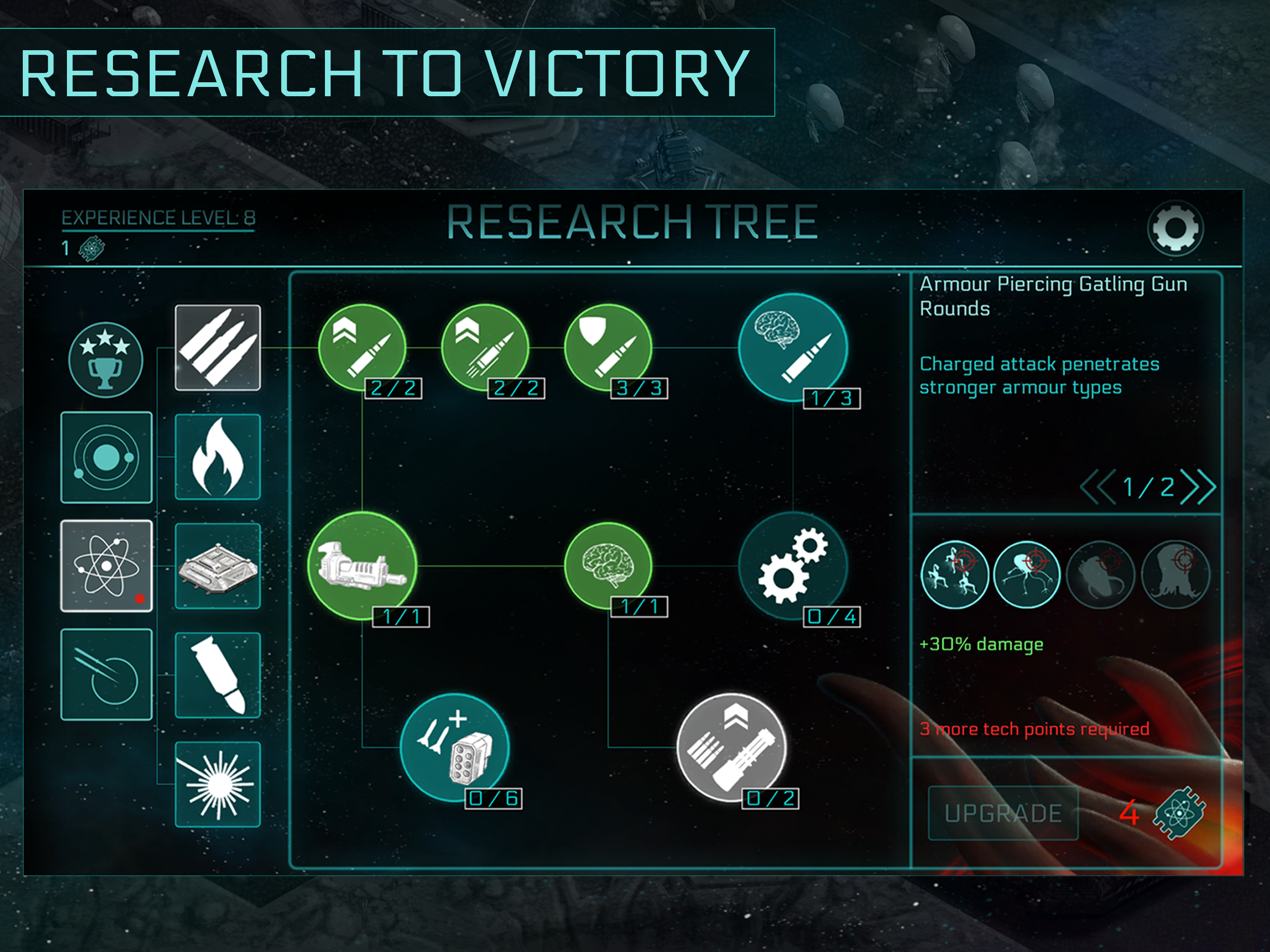
Task: Choose the green brain node 1/1
Action: pyautogui.click(x=608, y=566)
